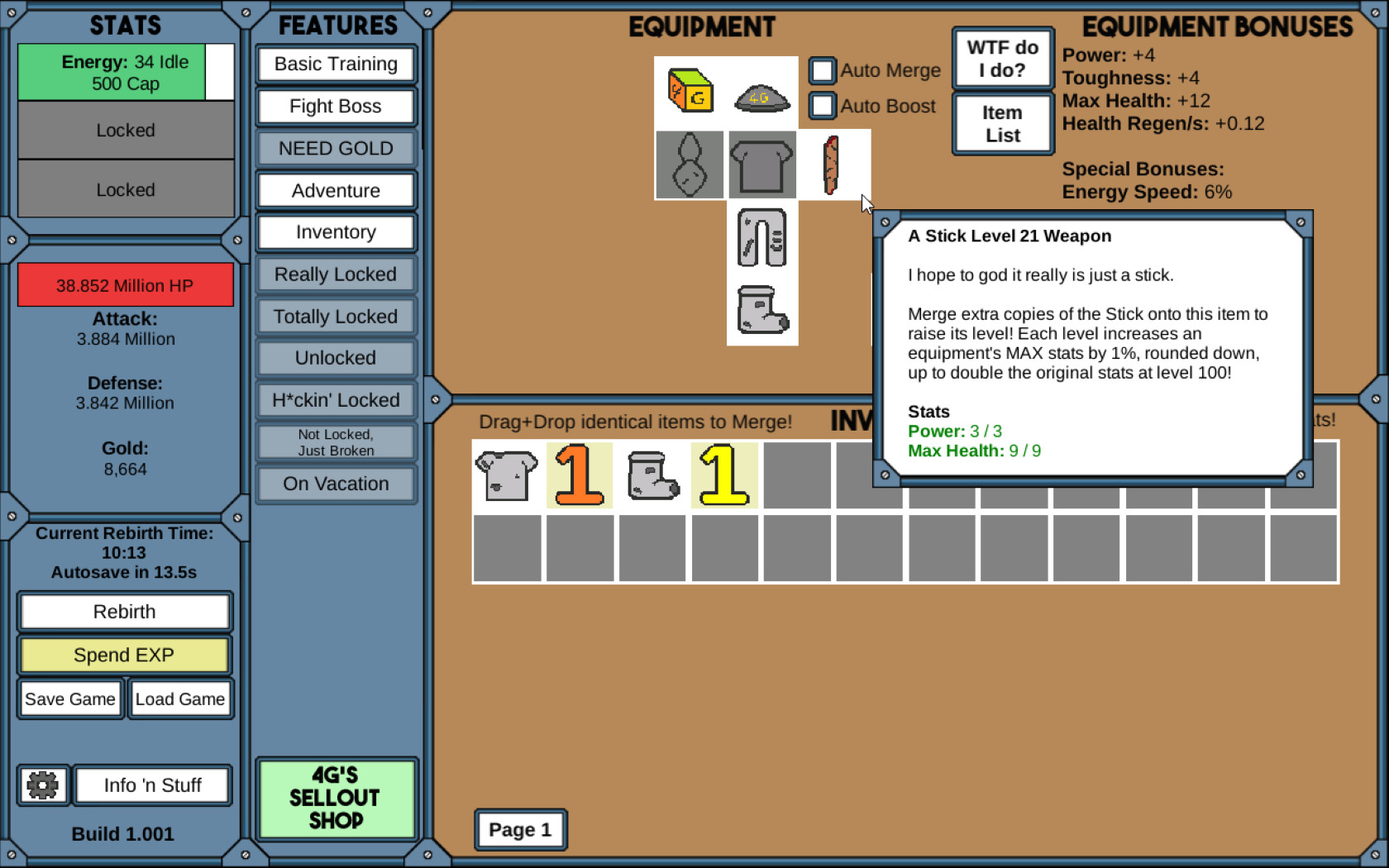Open the Item List
The height and width of the screenshot is (868, 1389).
tap(1002, 122)
